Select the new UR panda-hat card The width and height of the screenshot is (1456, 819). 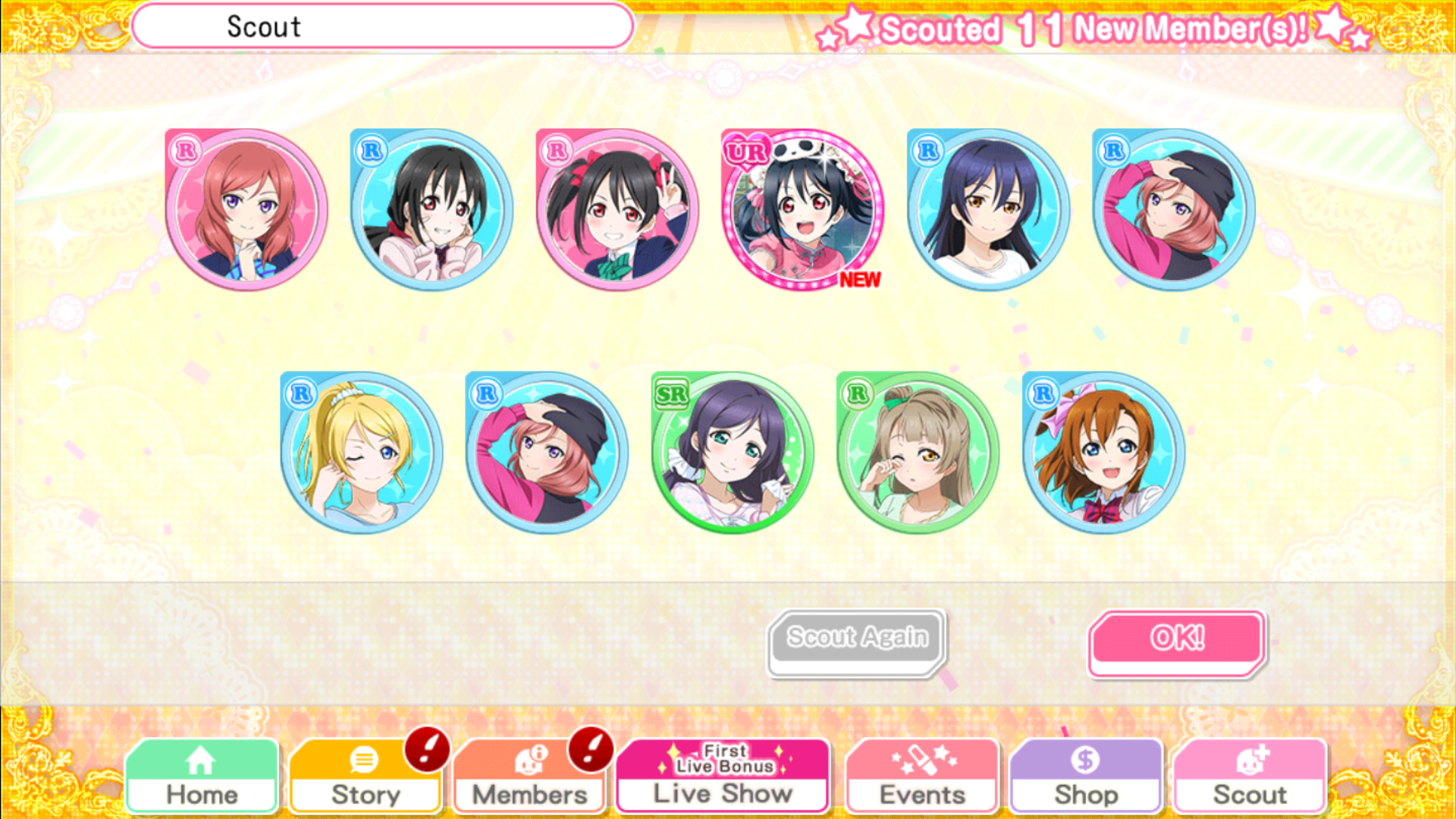(802, 209)
